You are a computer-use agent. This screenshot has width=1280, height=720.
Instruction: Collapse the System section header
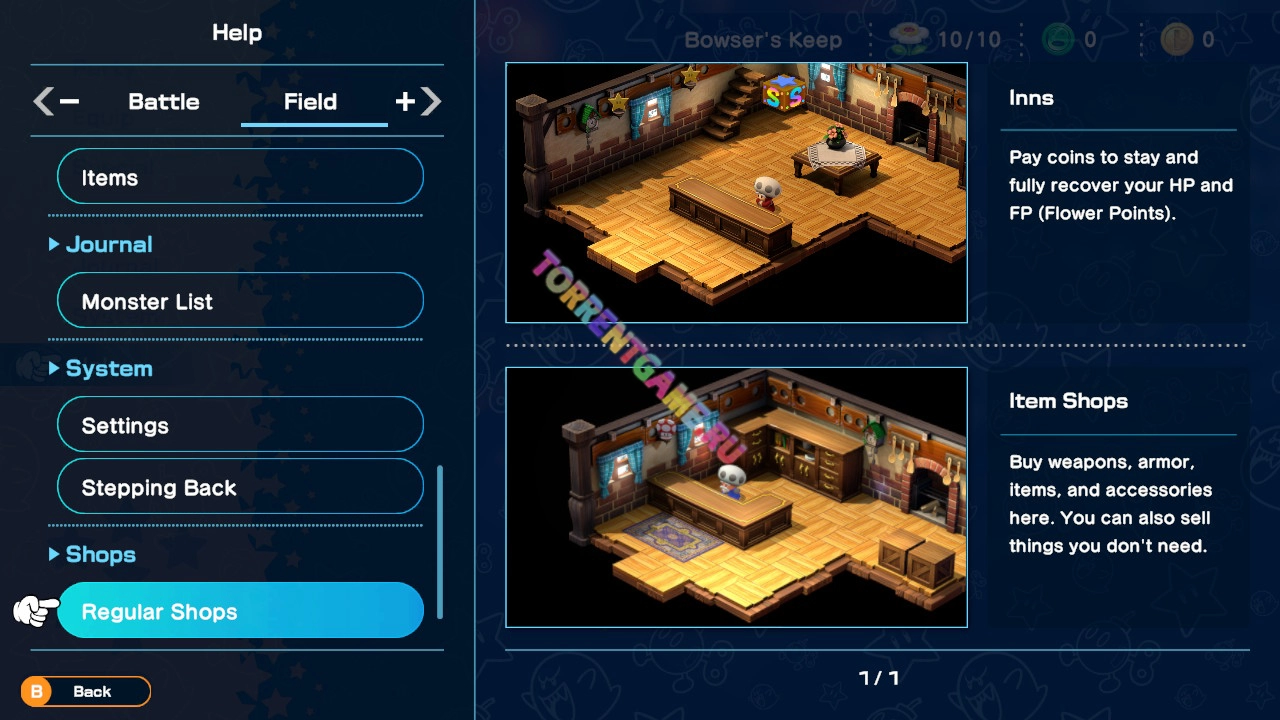pos(101,368)
